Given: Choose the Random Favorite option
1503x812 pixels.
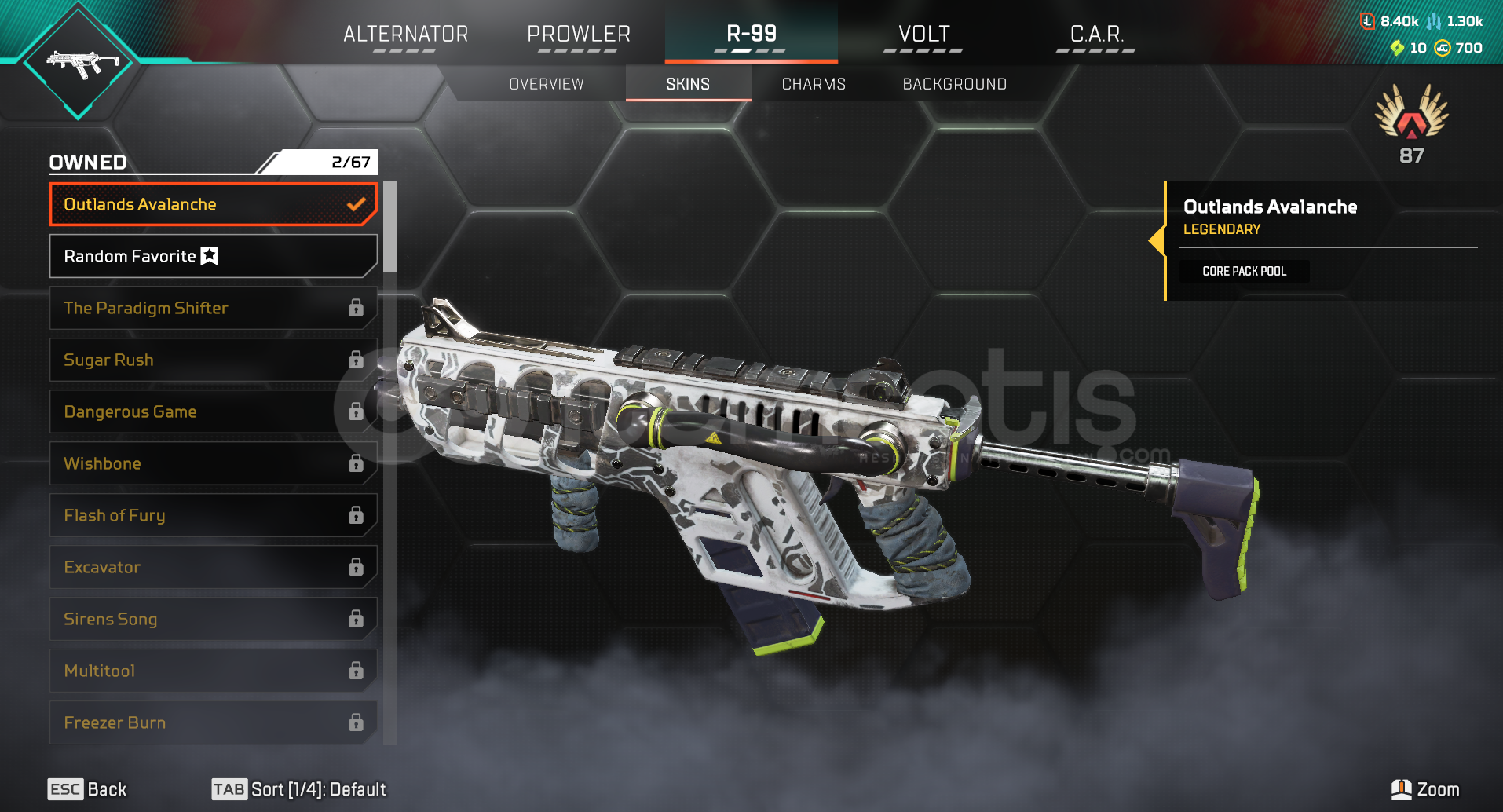Looking at the screenshot, I should 213,256.
